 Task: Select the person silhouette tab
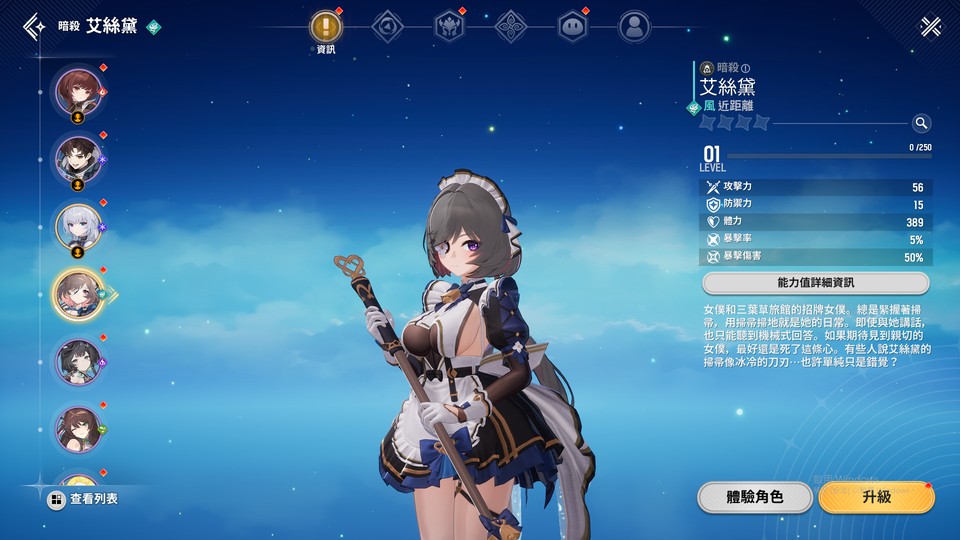pyautogui.click(x=633, y=27)
